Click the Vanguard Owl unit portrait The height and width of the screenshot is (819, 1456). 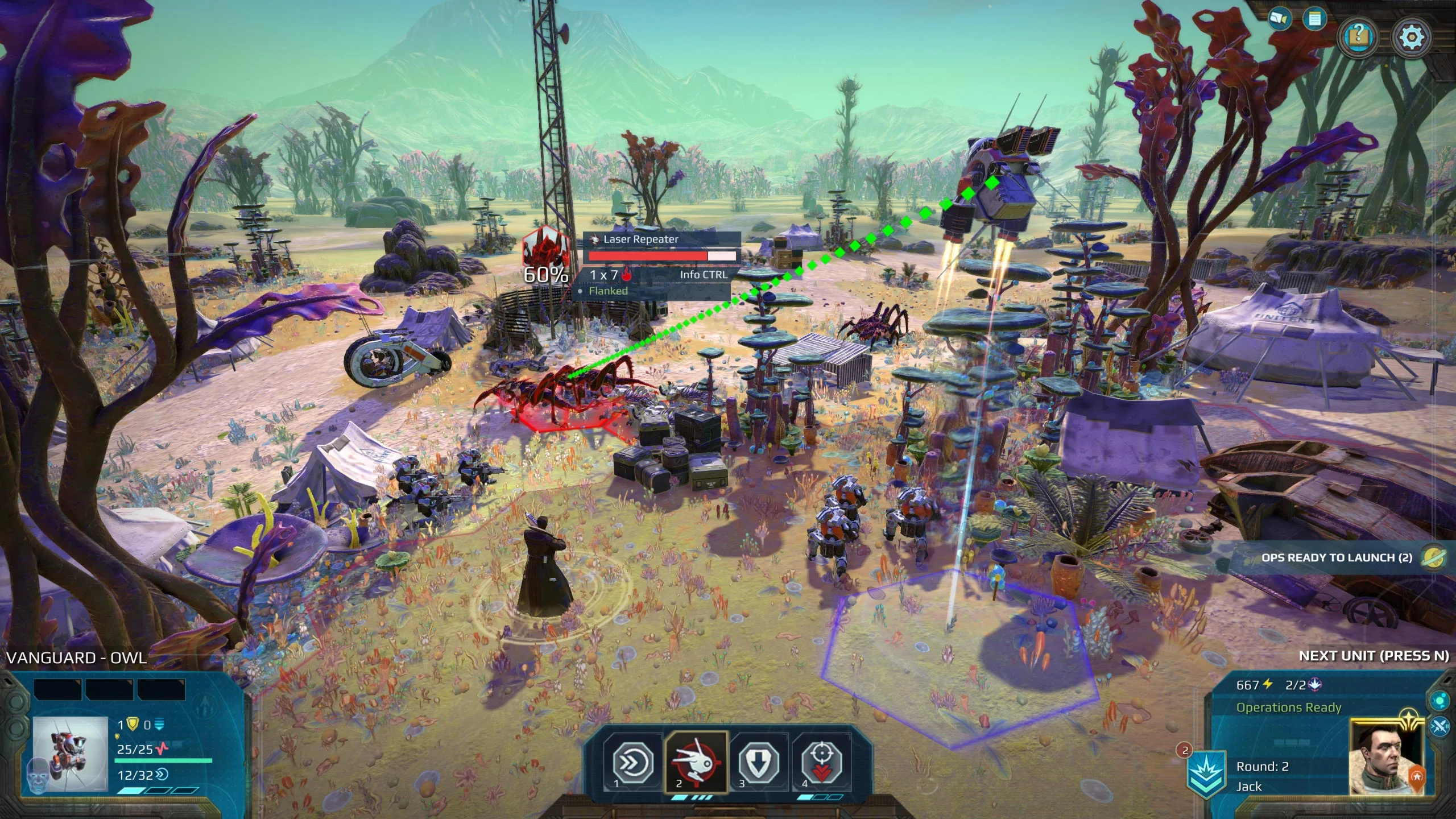point(70,754)
